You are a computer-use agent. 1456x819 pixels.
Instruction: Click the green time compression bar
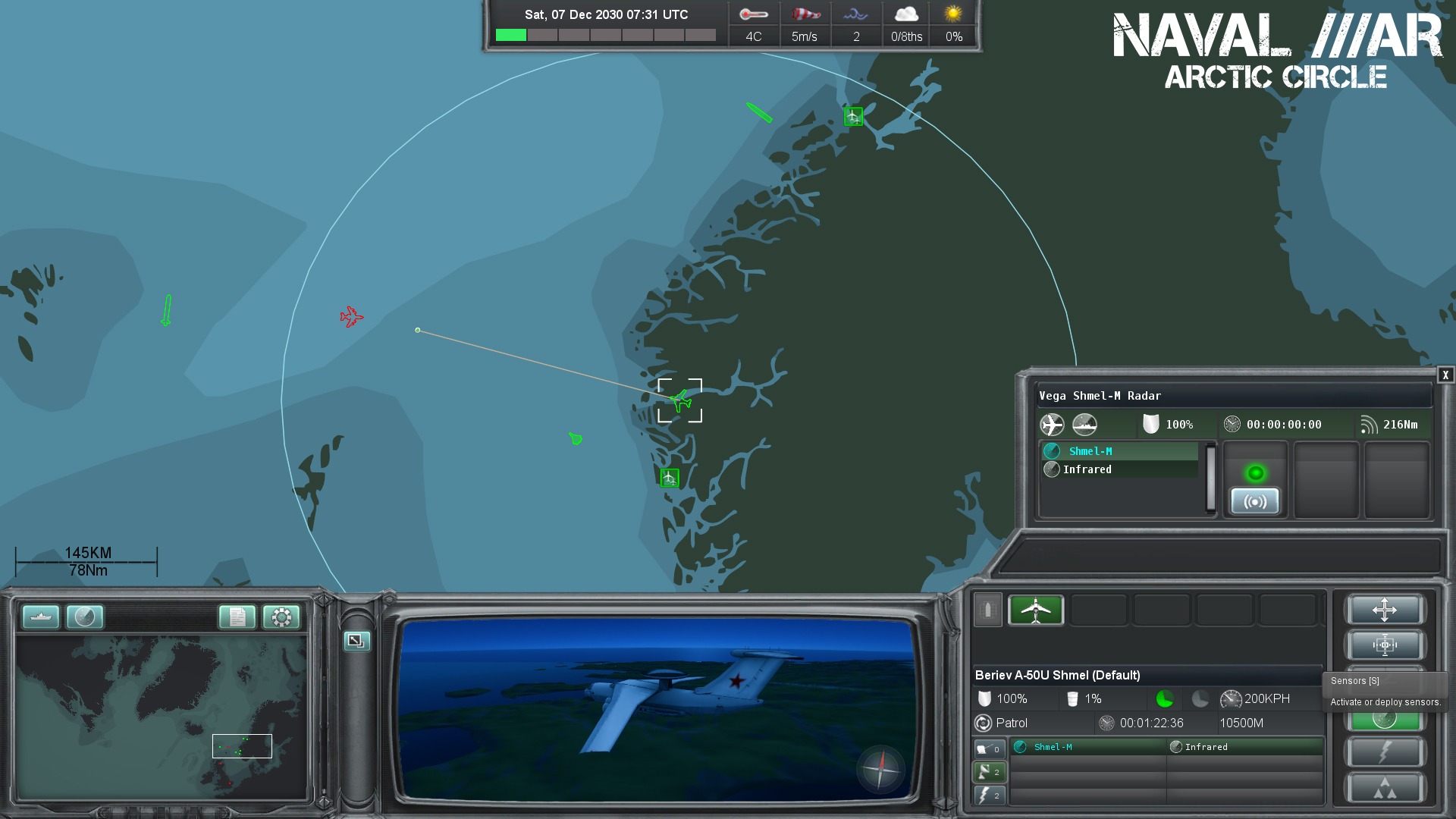click(x=511, y=35)
